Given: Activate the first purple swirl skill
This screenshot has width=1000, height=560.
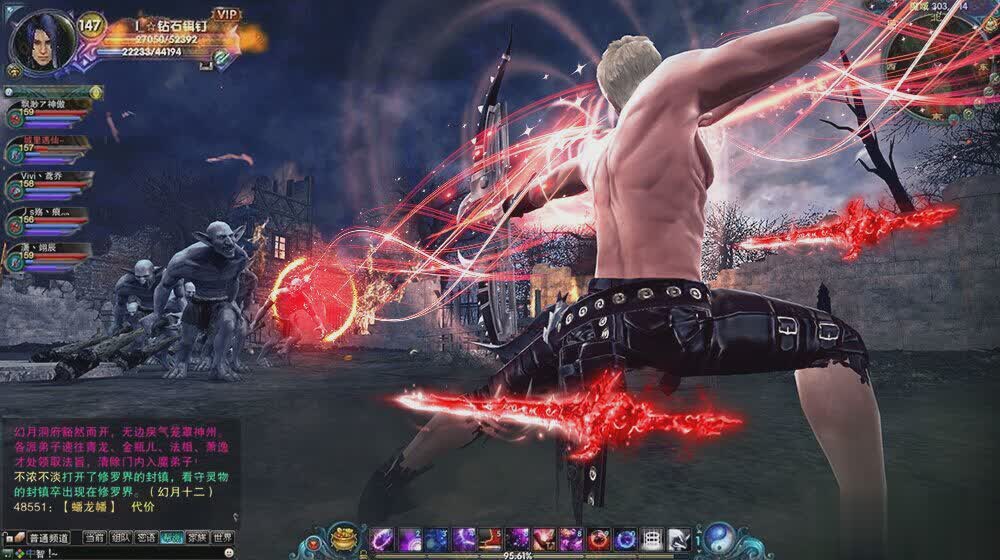Looking at the screenshot, I should point(382,539).
